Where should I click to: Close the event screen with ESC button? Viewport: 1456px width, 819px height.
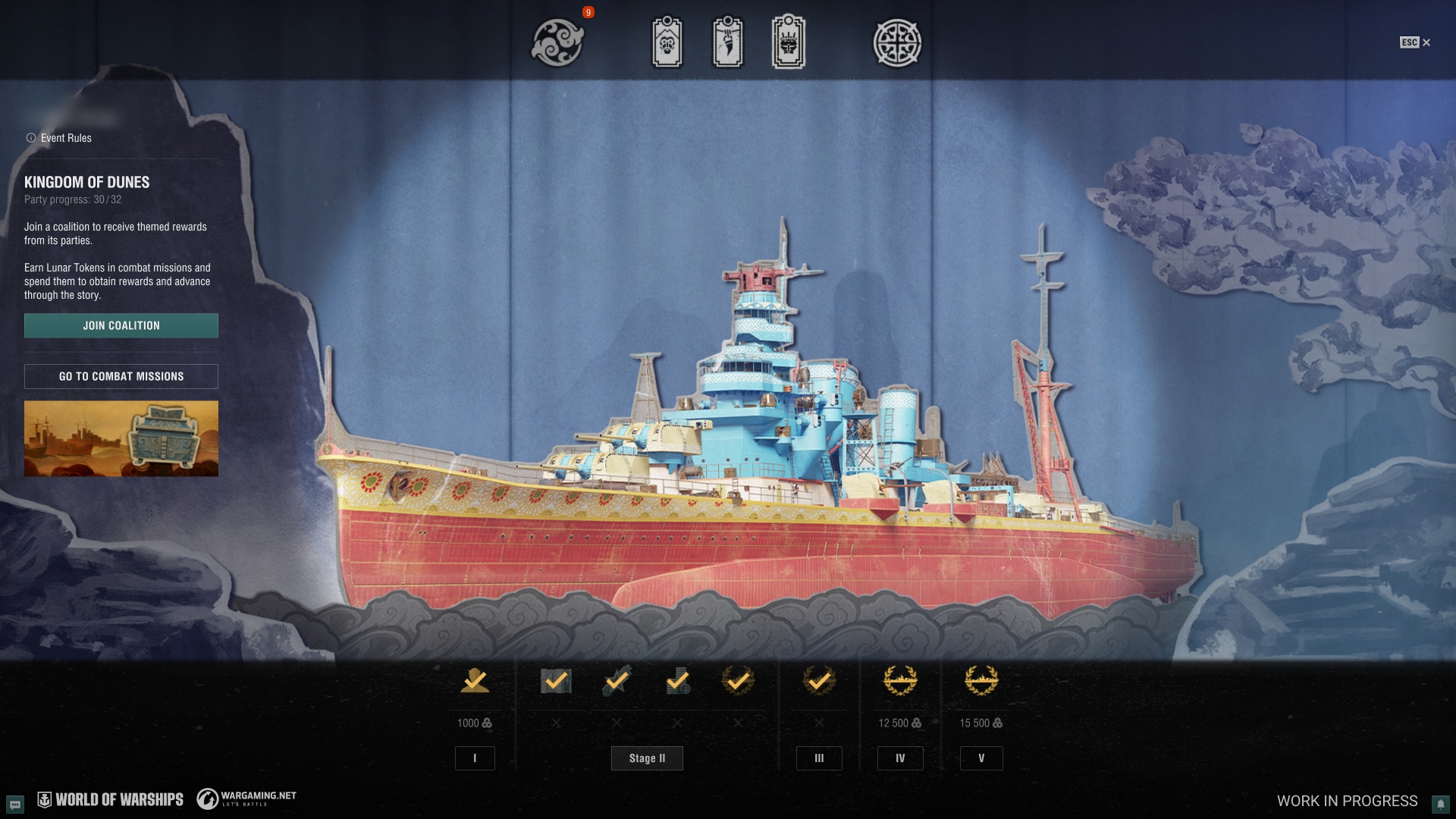[1415, 42]
